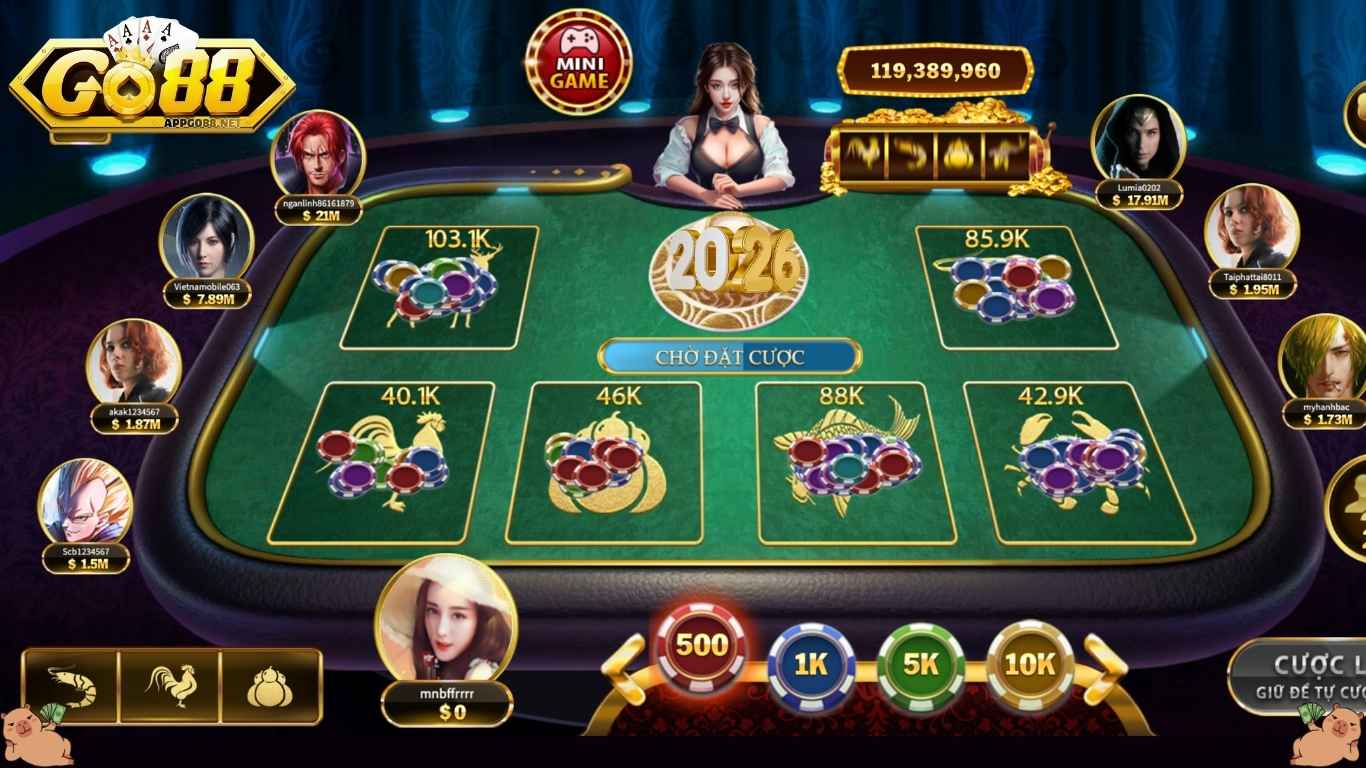Open mnbffrrrr's player profile avatar
This screenshot has width=1366, height=768.
[447, 630]
